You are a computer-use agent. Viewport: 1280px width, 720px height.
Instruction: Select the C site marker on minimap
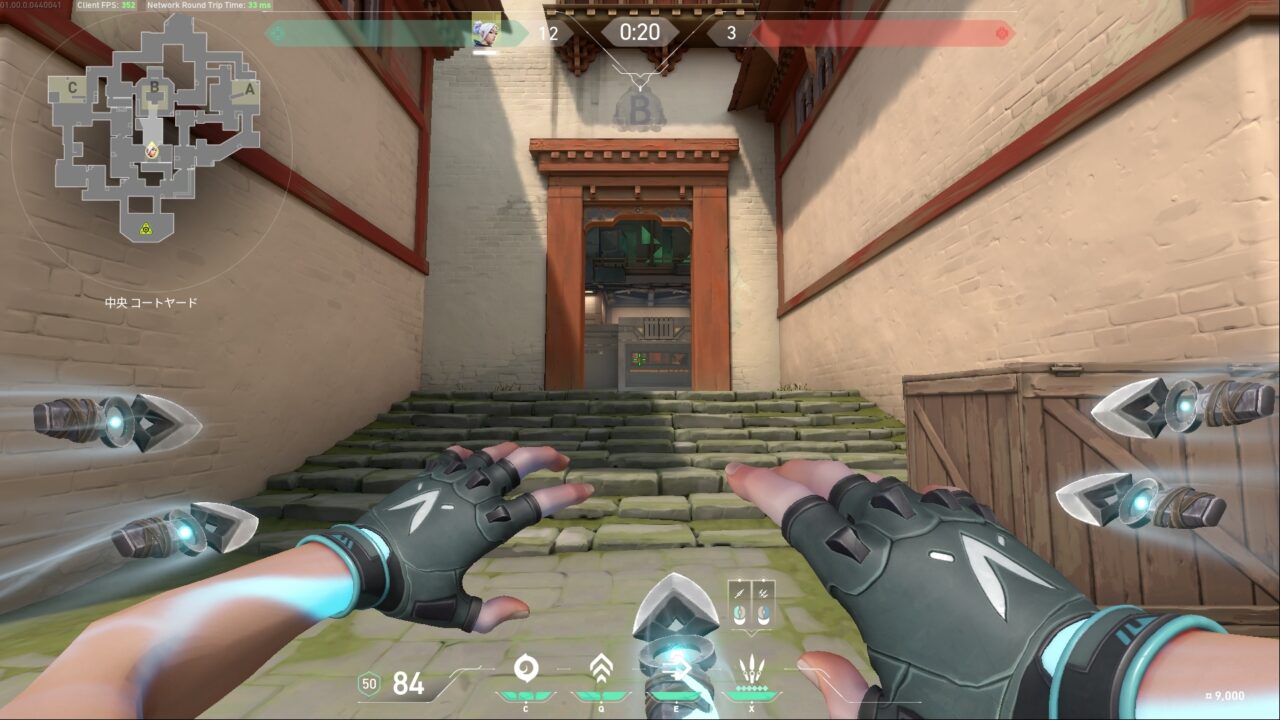[72, 88]
